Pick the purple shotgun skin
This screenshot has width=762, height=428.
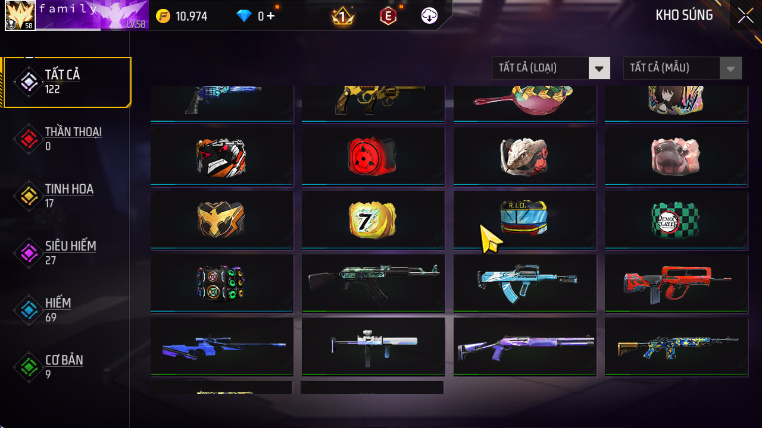click(524, 346)
